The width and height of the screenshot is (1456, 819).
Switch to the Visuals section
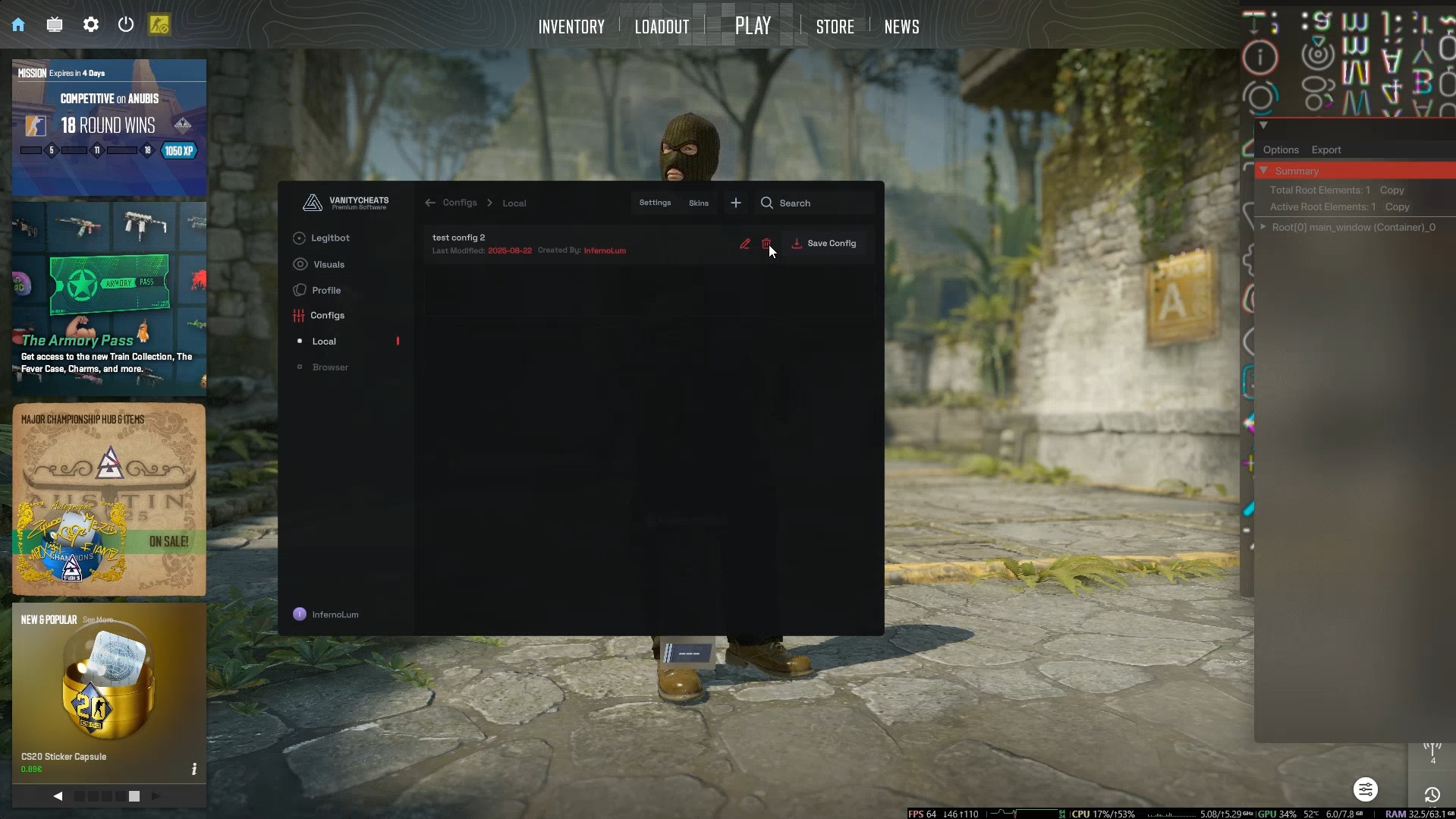329,265
